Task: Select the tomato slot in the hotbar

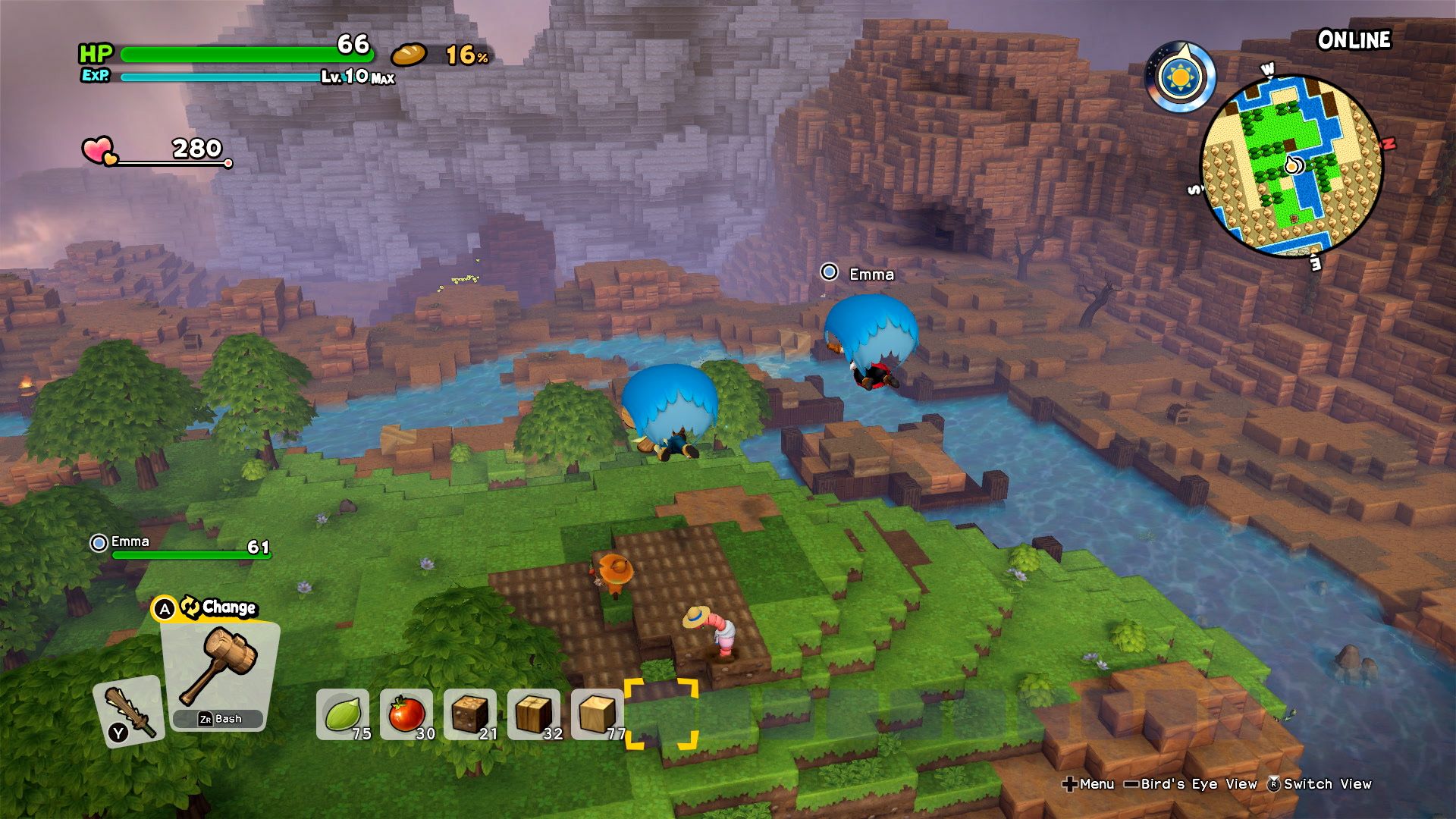Action: 406,713
